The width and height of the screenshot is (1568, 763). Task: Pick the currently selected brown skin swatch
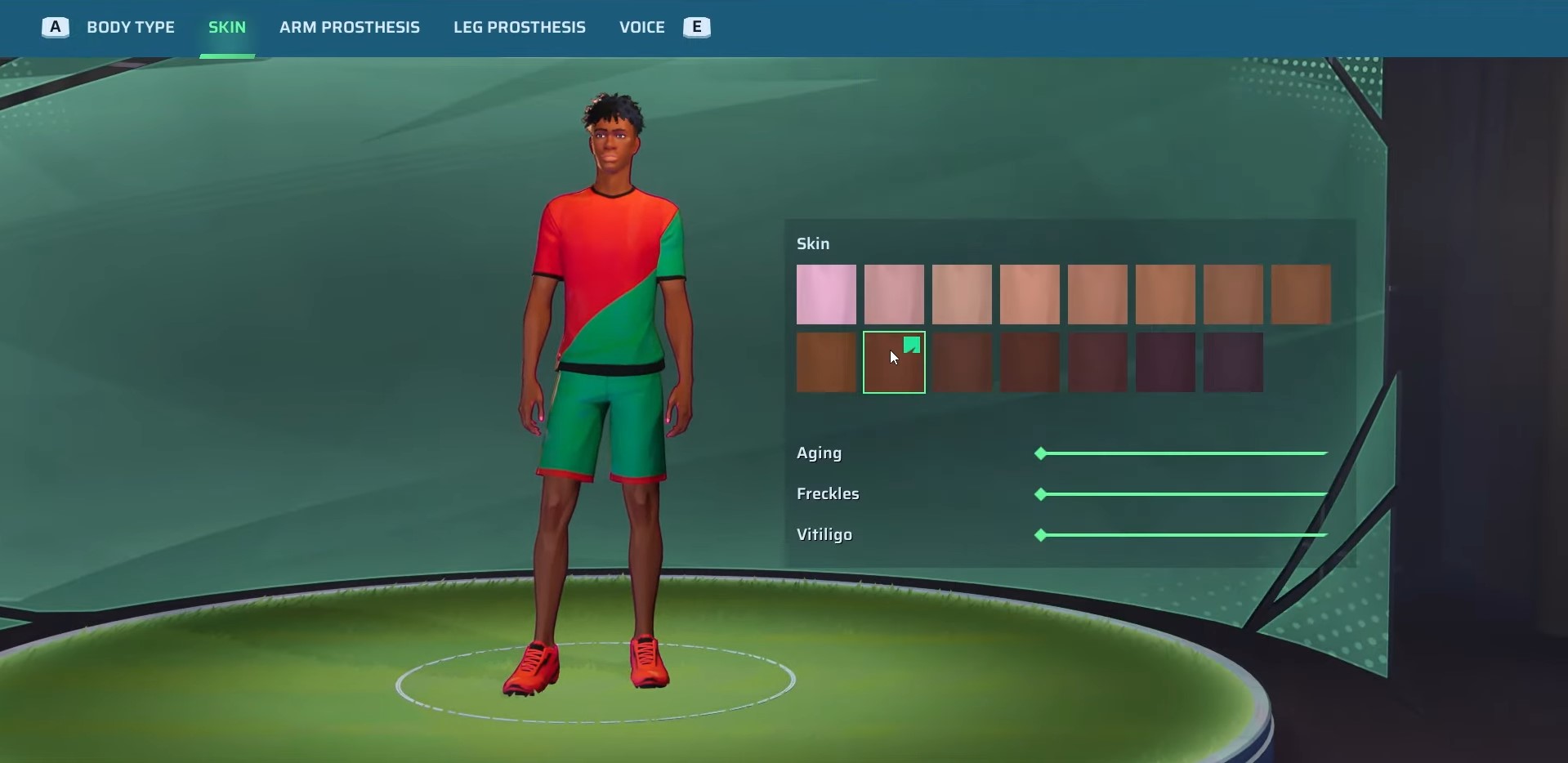click(x=894, y=363)
